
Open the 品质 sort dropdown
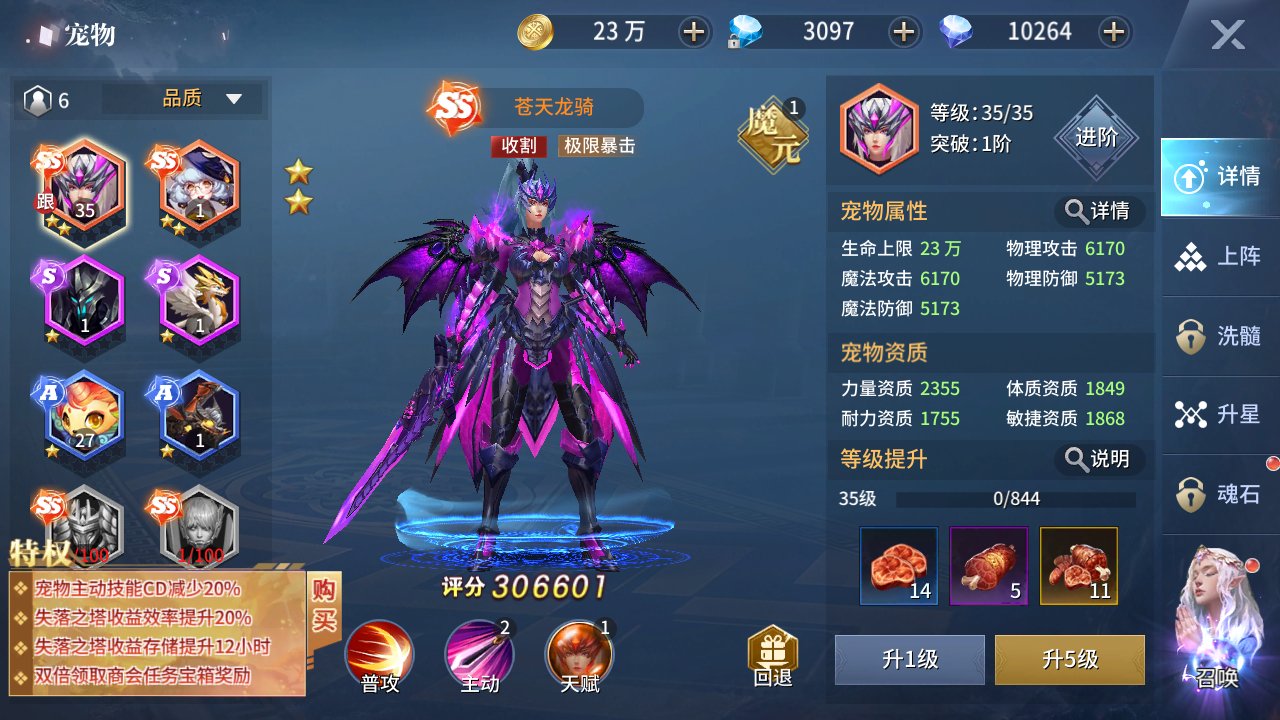tap(200, 98)
